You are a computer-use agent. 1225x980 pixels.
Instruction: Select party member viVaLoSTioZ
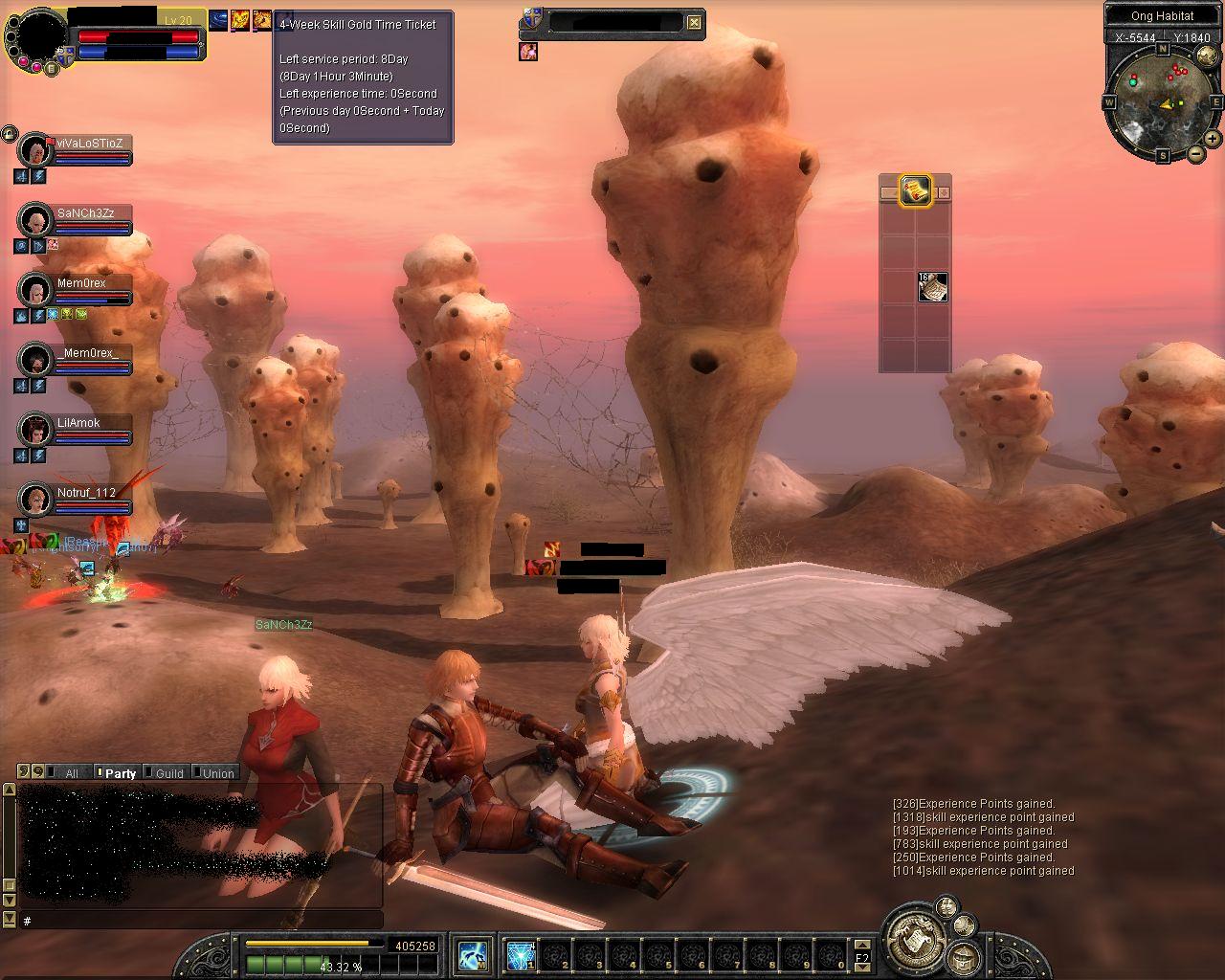point(92,144)
